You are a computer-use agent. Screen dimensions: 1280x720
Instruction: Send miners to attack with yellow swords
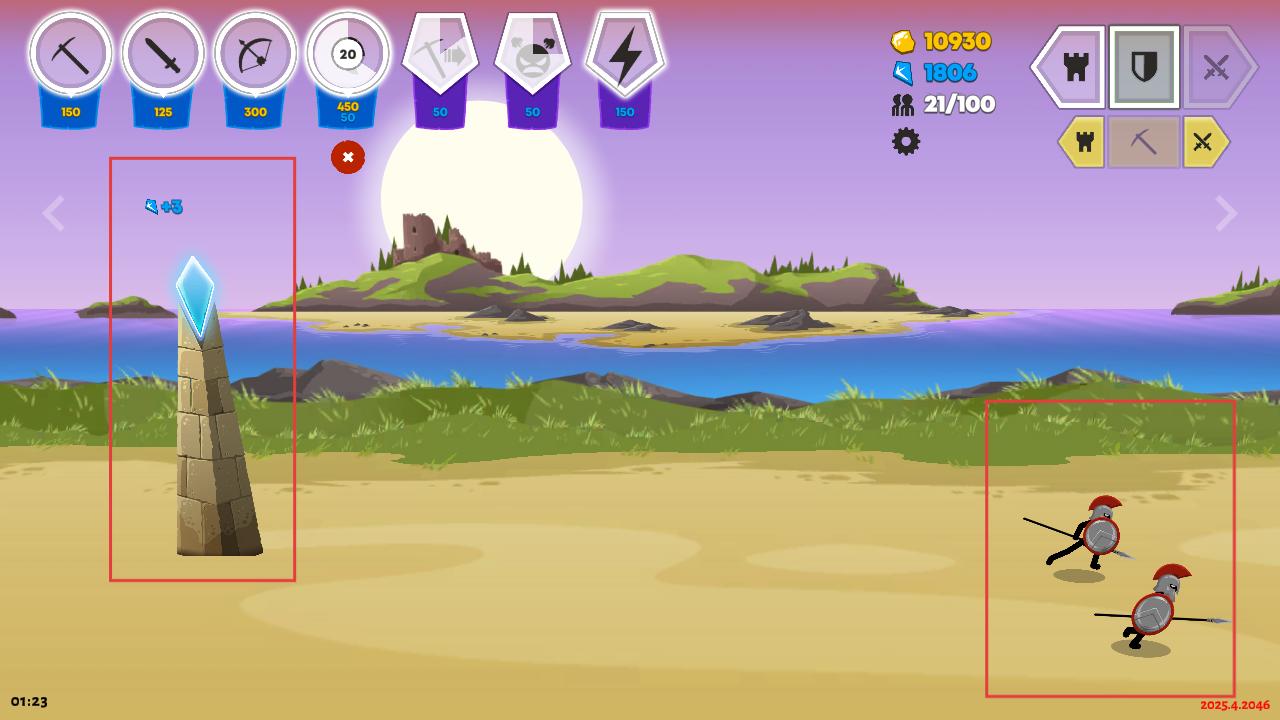pyautogui.click(x=1203, y=142)
